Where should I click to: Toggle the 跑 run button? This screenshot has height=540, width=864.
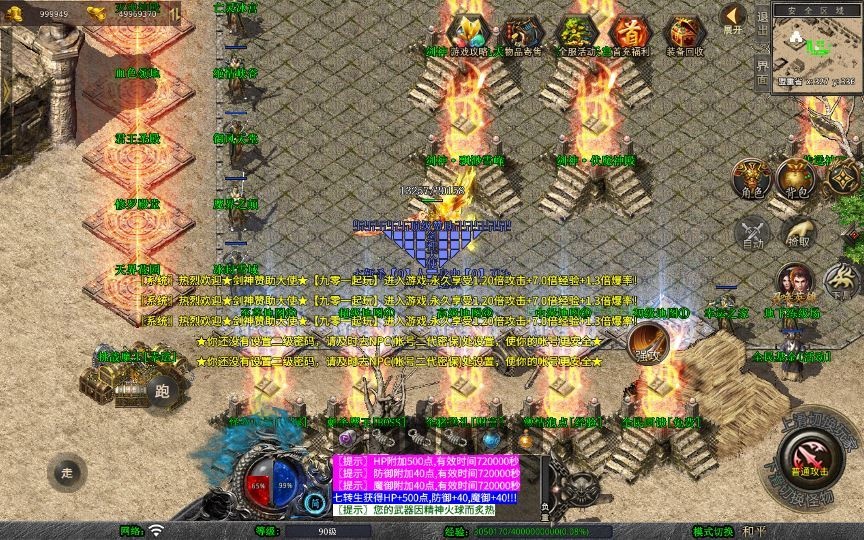click(x=163, y=391)
